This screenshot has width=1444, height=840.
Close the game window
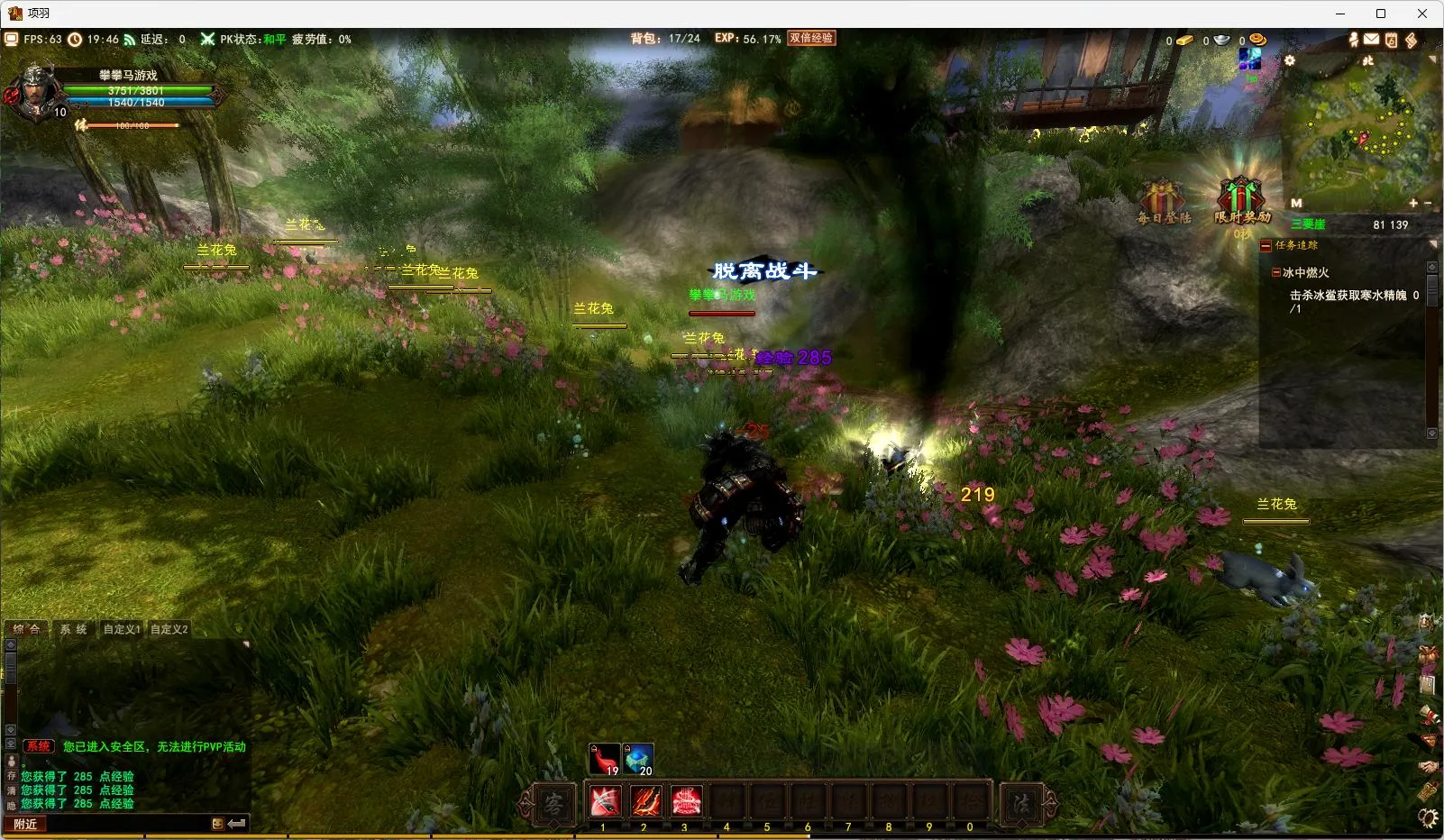[x=1422, y=14]
